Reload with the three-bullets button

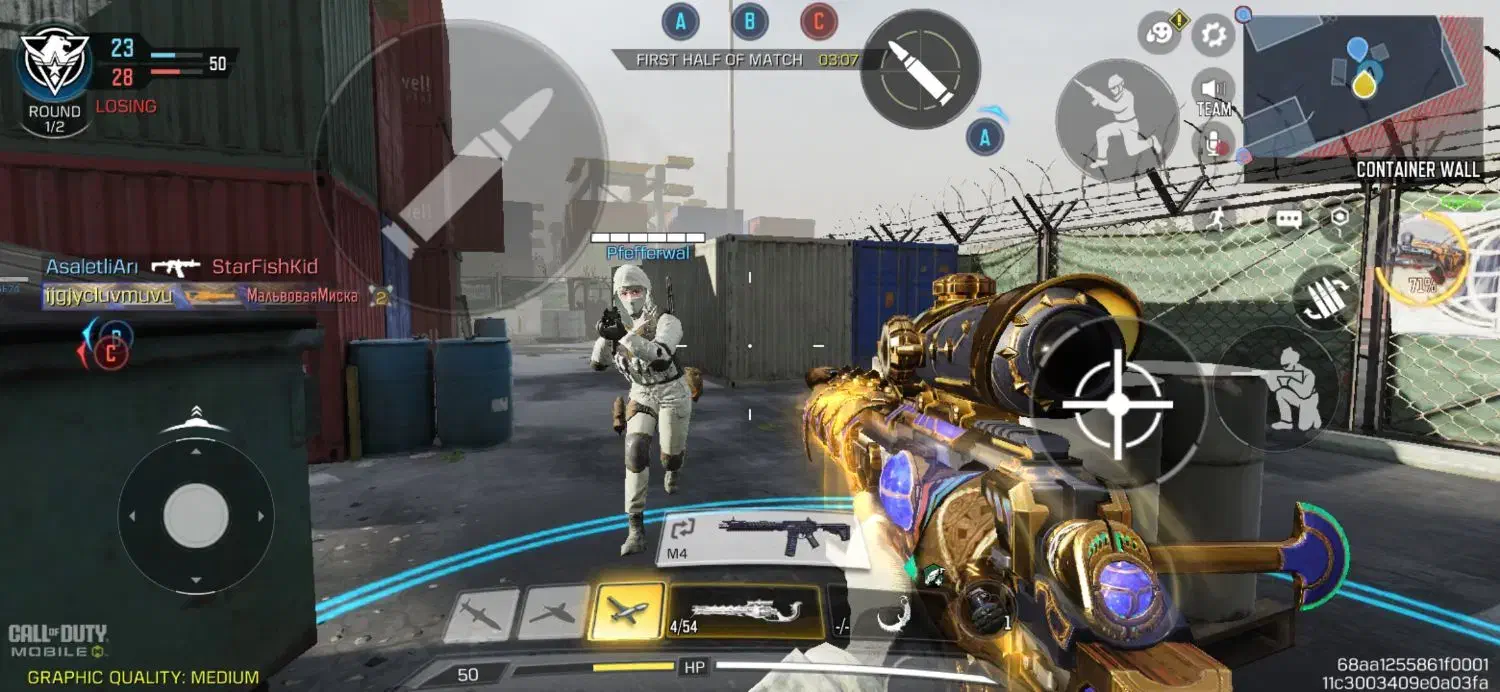1328,296
